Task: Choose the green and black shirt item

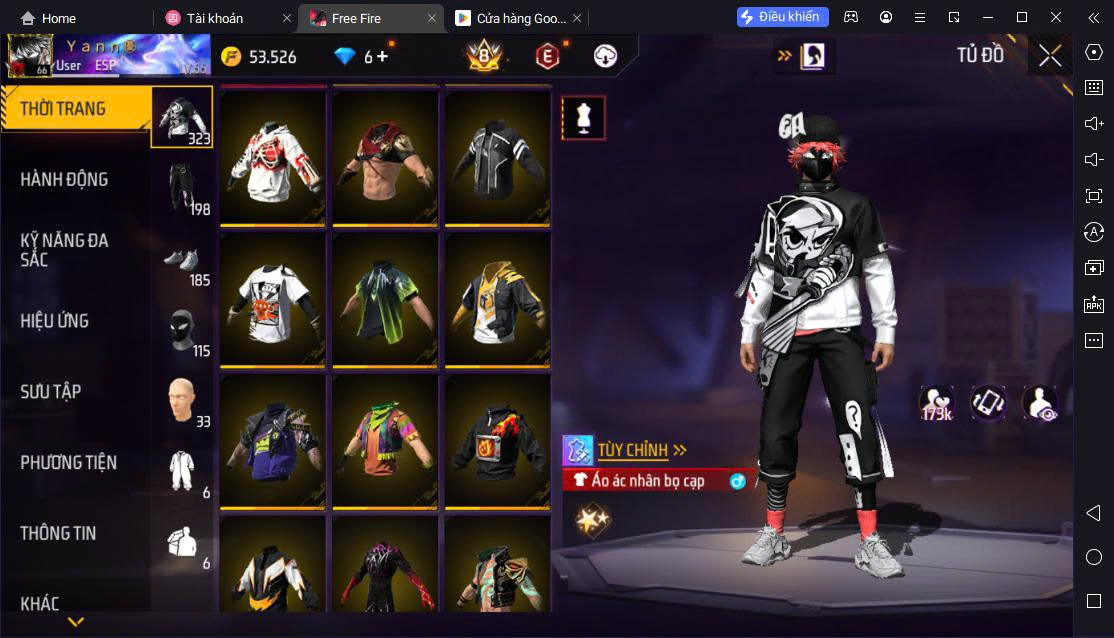Action: coord(385,298)
